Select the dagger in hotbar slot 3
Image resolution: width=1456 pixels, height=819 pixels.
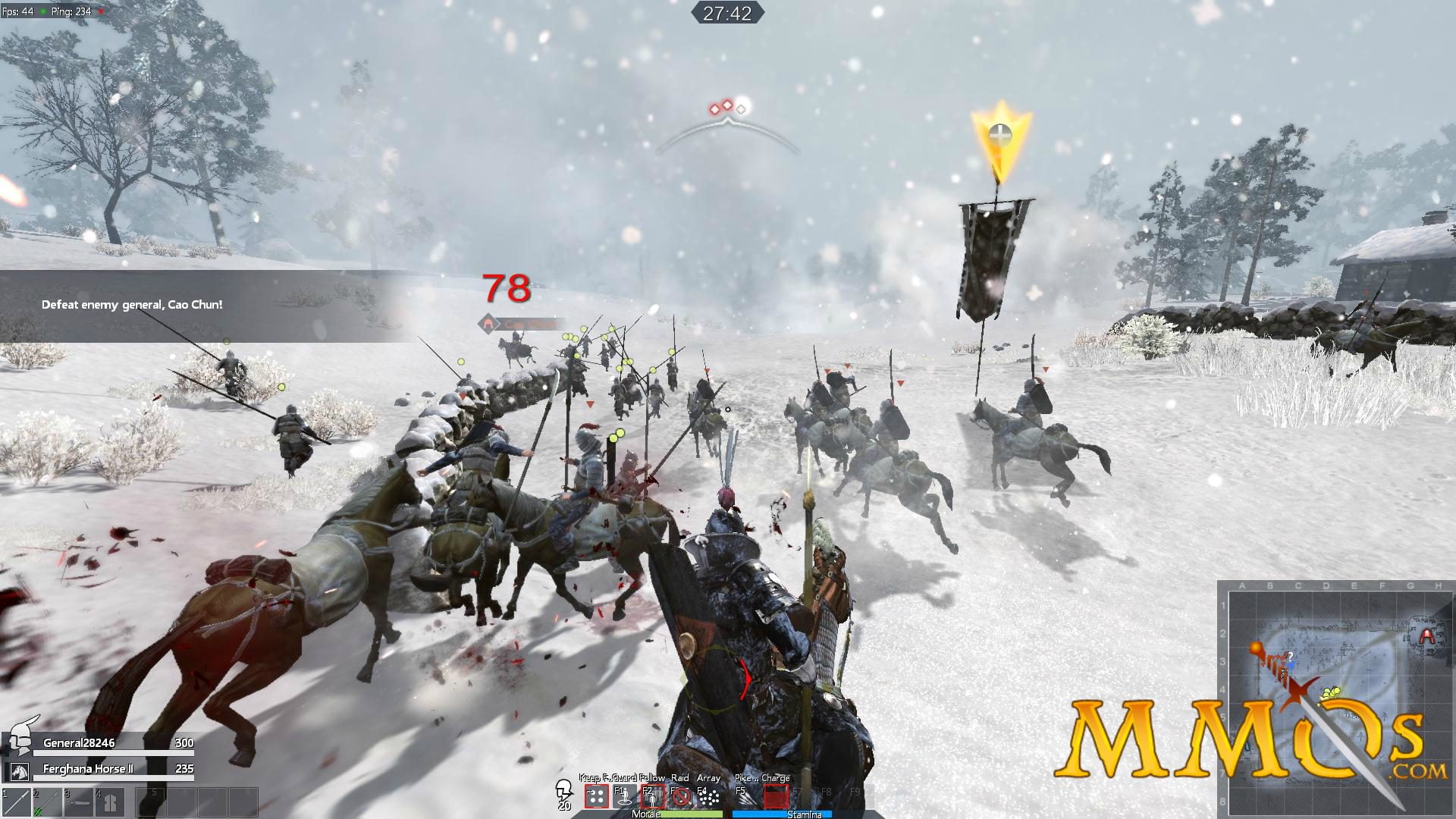click(79, 802)
